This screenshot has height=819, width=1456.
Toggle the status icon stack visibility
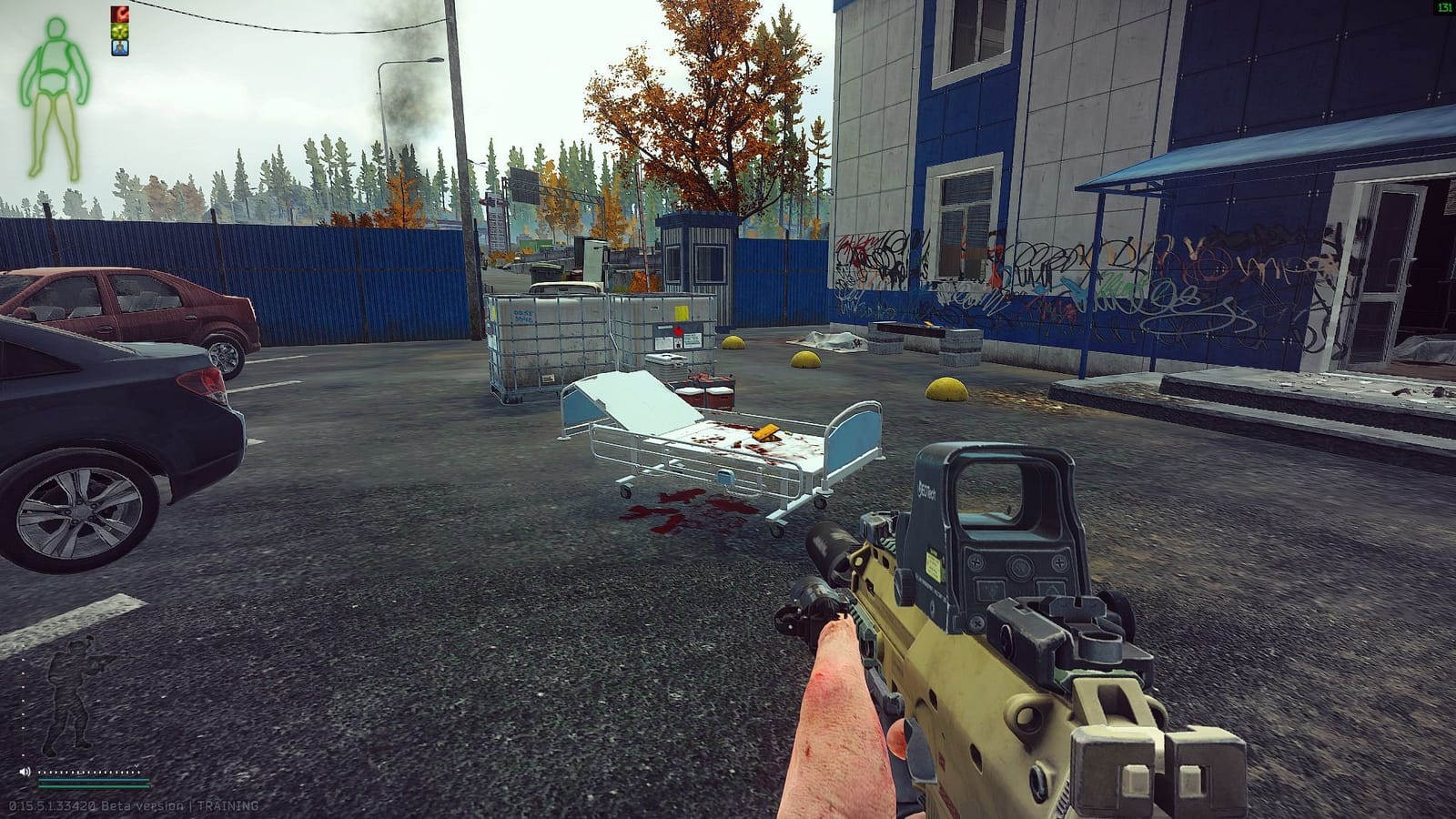(x=119, y=31)
